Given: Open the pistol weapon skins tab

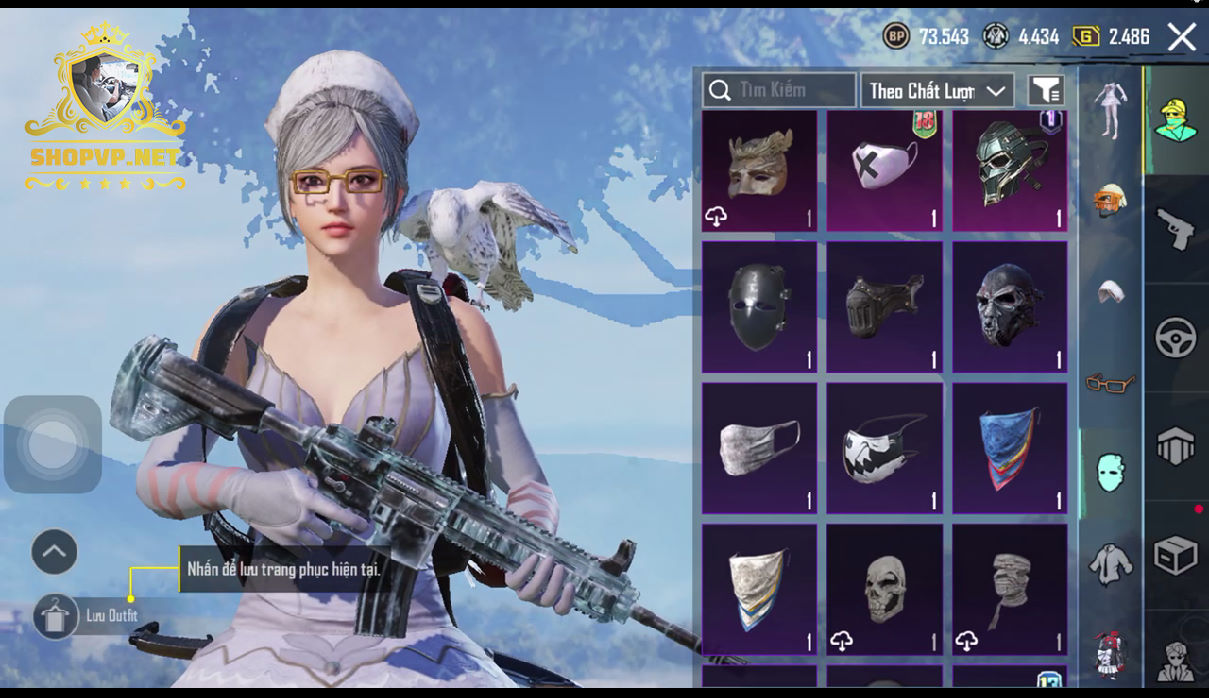Looking at the screenshot, I should coord(1176,229).
